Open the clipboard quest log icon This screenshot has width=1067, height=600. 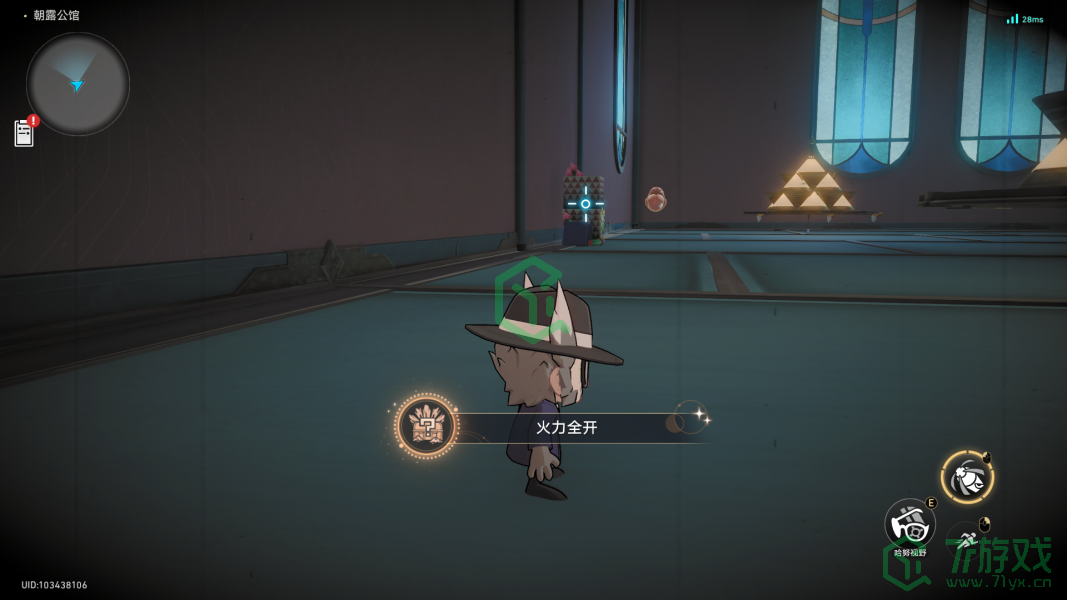tap(24, 133)
